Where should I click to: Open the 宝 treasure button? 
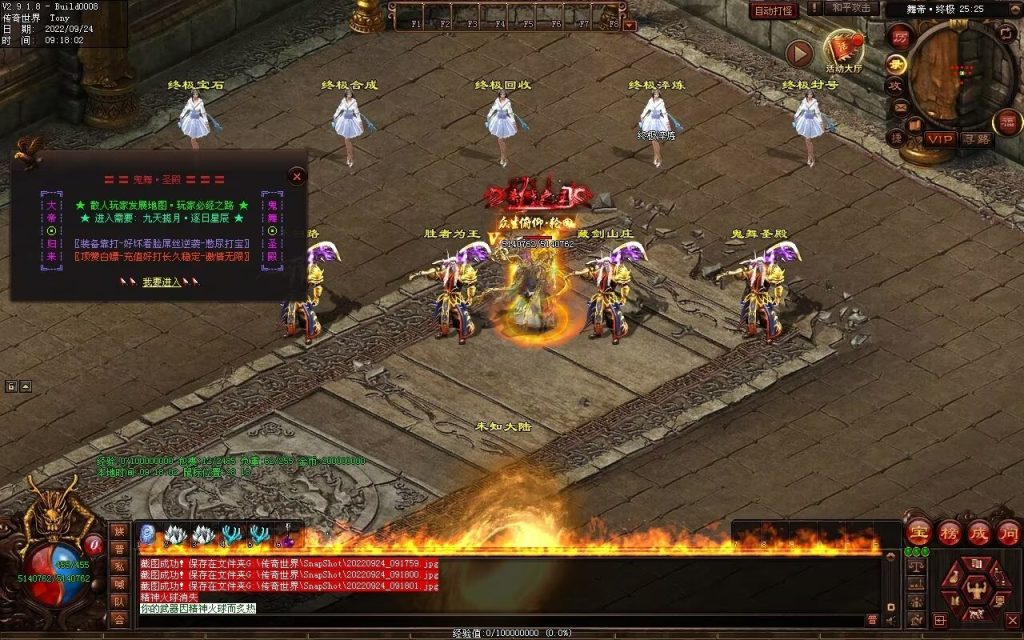coord(918,531)
